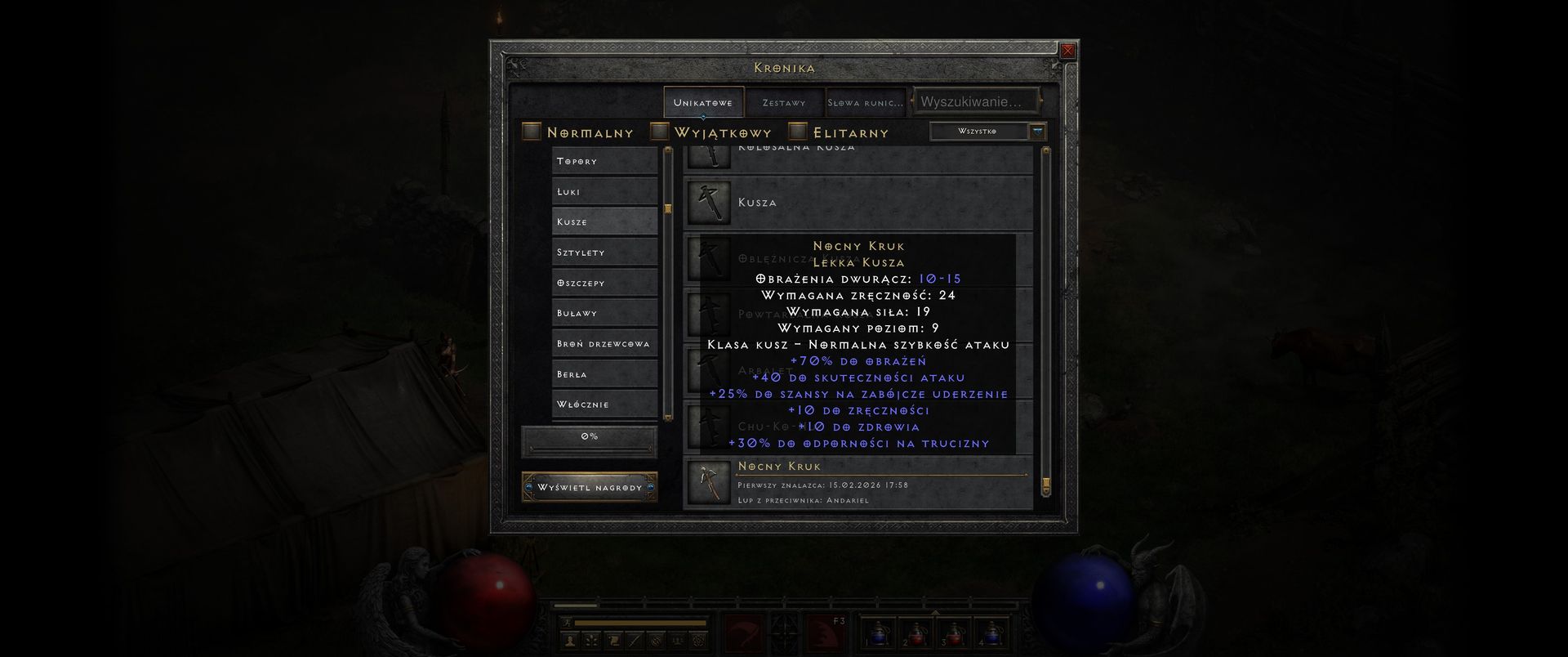Show the Słowa runiczne tab
Viewport: 1568px width, 657px height.
[x=866, y=103]
